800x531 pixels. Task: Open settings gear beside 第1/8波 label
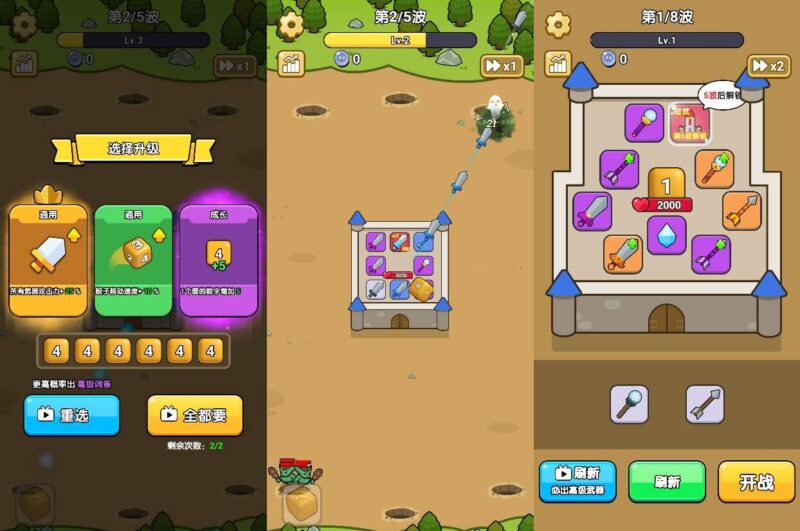click(558, 25)
